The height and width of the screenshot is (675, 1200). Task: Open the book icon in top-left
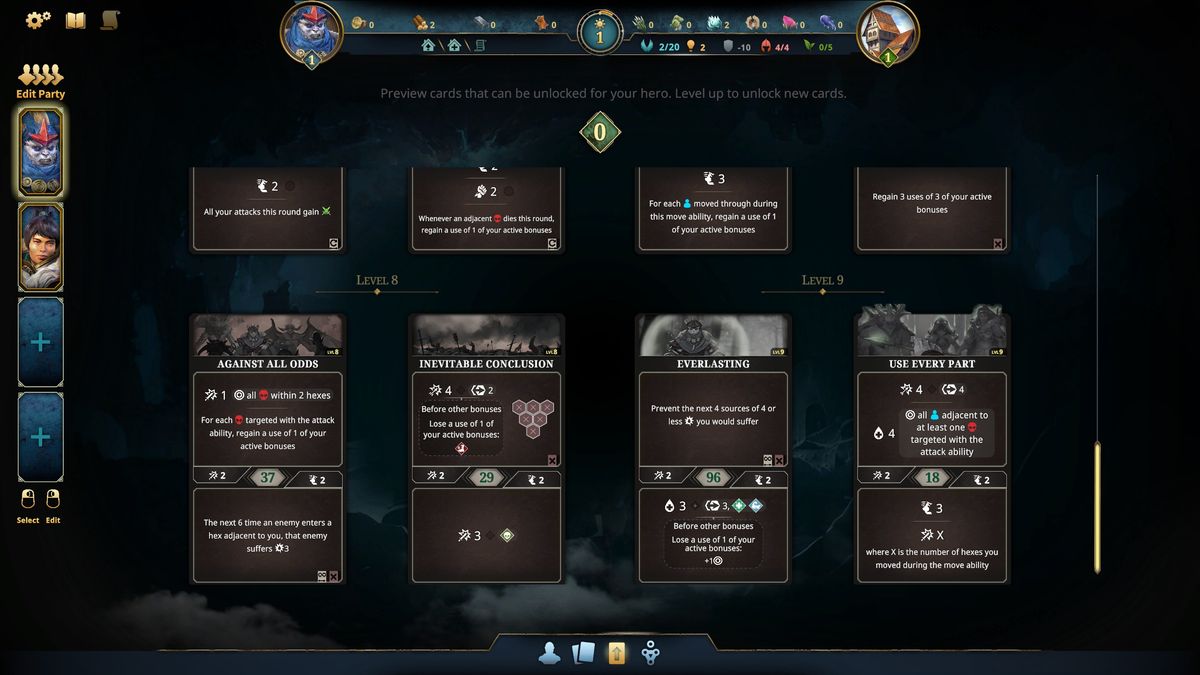click(x=75, y=20)
